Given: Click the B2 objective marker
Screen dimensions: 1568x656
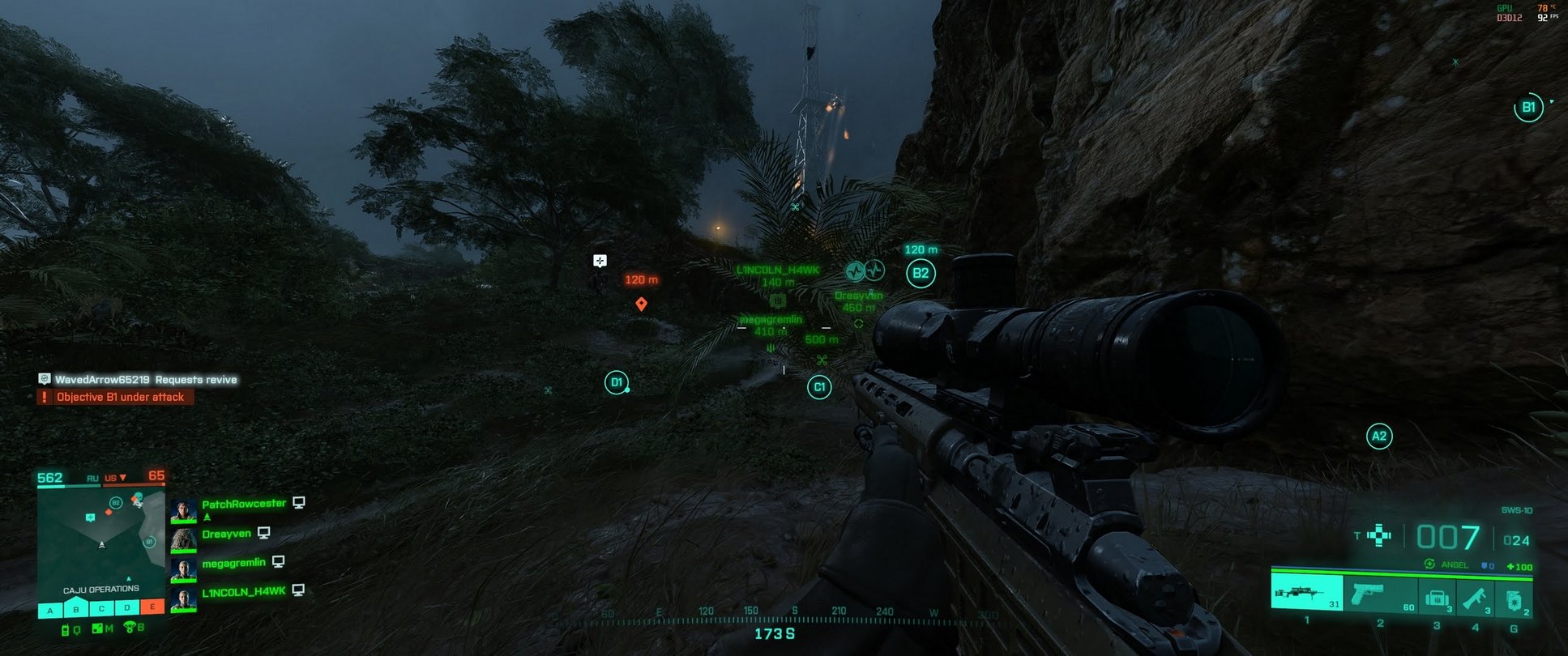Looking at the screenshot, I should (921, 274).
